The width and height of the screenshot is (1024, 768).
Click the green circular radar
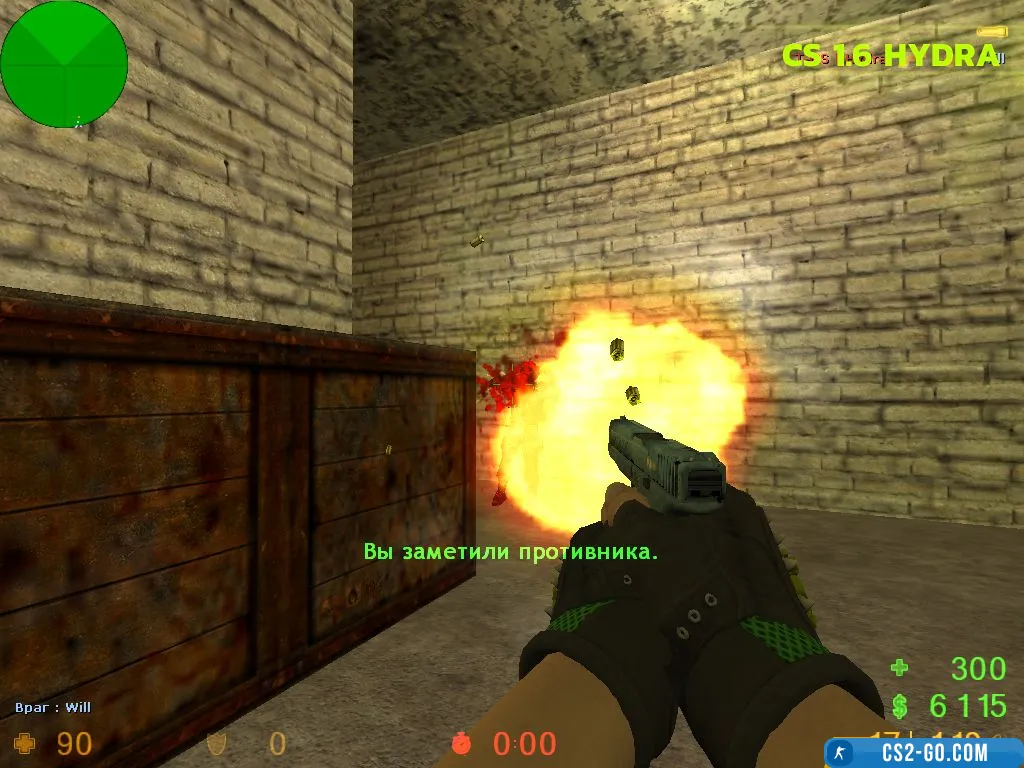coord(64,64)
